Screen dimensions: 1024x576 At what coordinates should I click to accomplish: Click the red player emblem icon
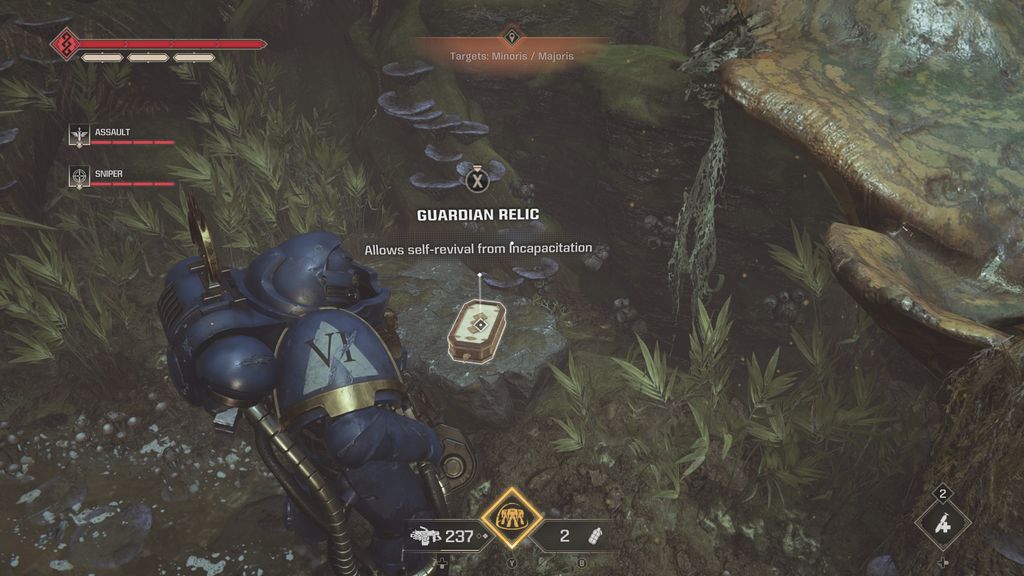click(x=66, y=44)
